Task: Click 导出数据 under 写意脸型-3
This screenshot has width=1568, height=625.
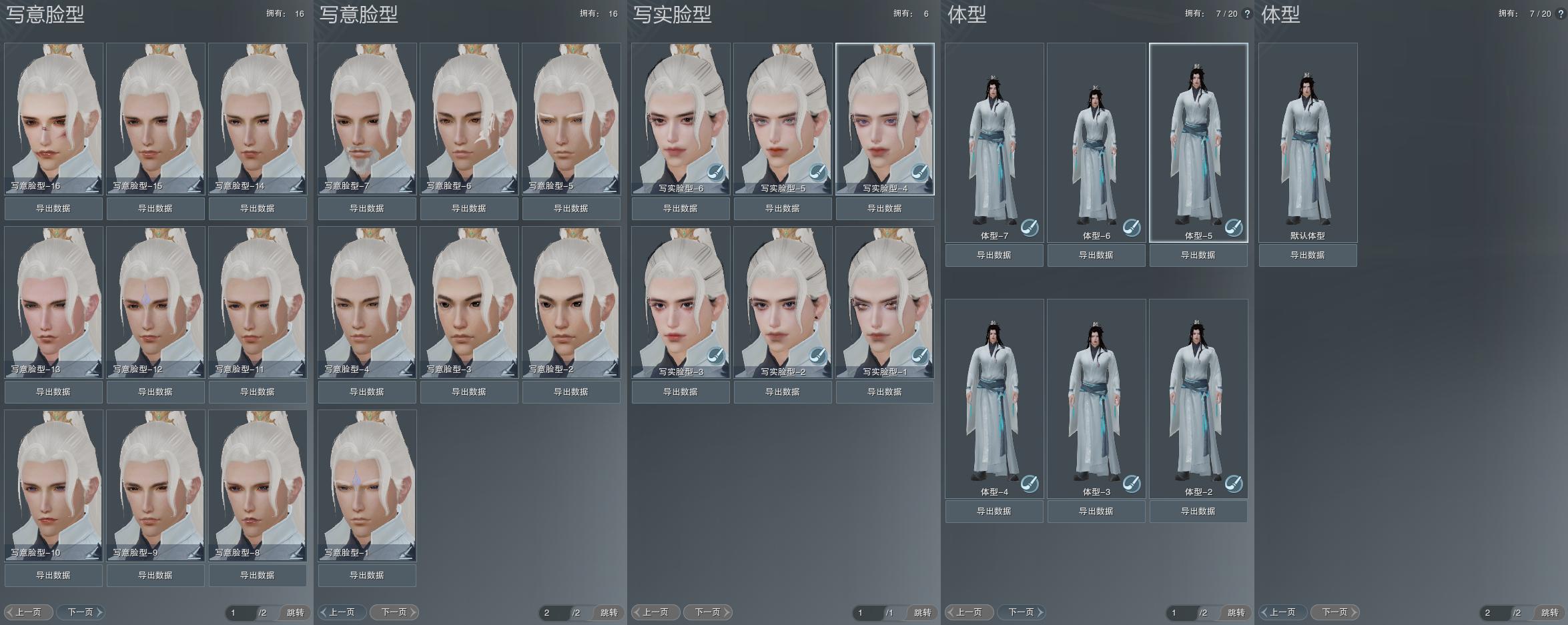Action: (x=469, y=392)
